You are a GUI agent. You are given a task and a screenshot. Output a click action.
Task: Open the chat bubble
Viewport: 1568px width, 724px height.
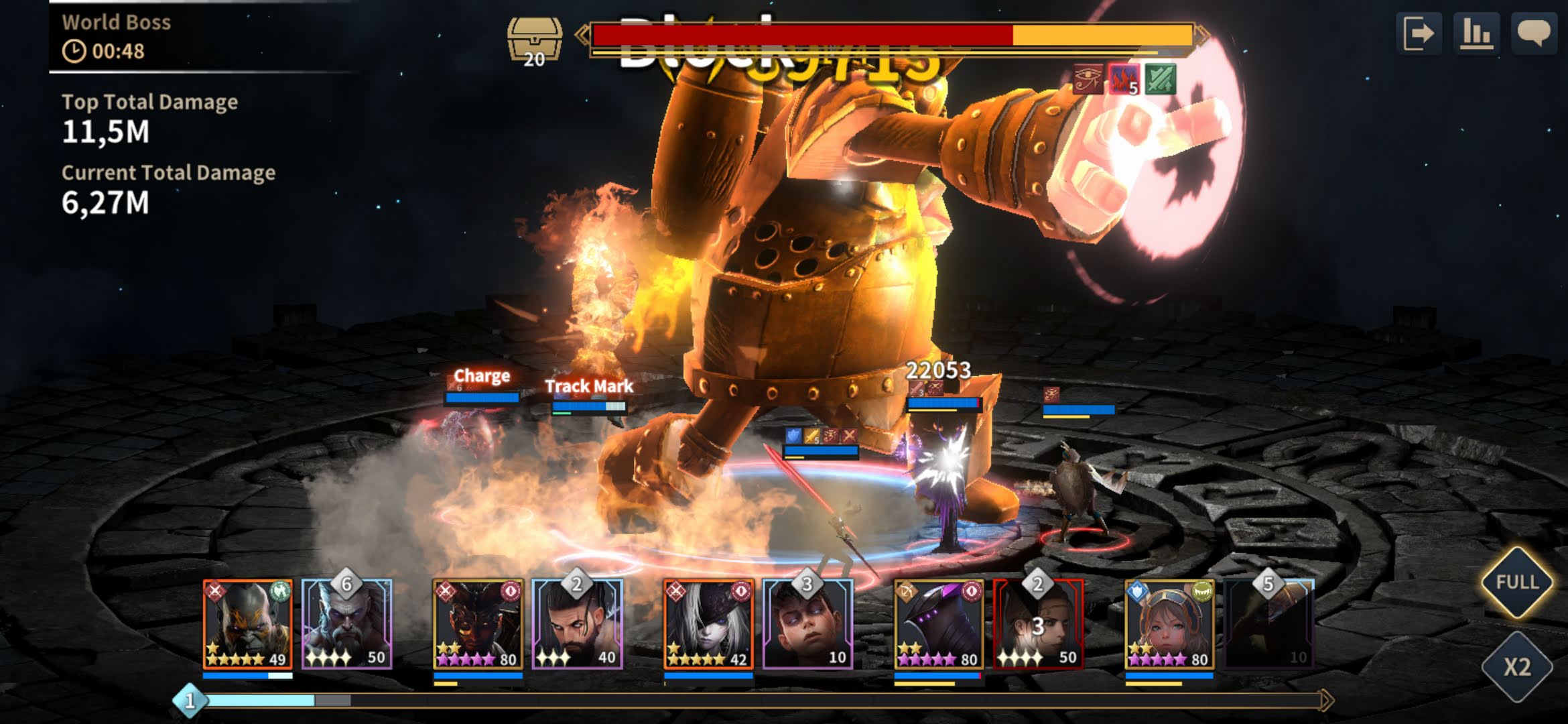click(1533, 33)
